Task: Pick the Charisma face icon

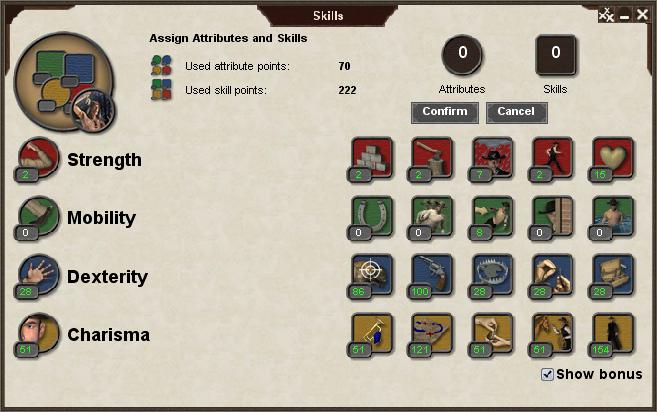Action: (38, 334)
